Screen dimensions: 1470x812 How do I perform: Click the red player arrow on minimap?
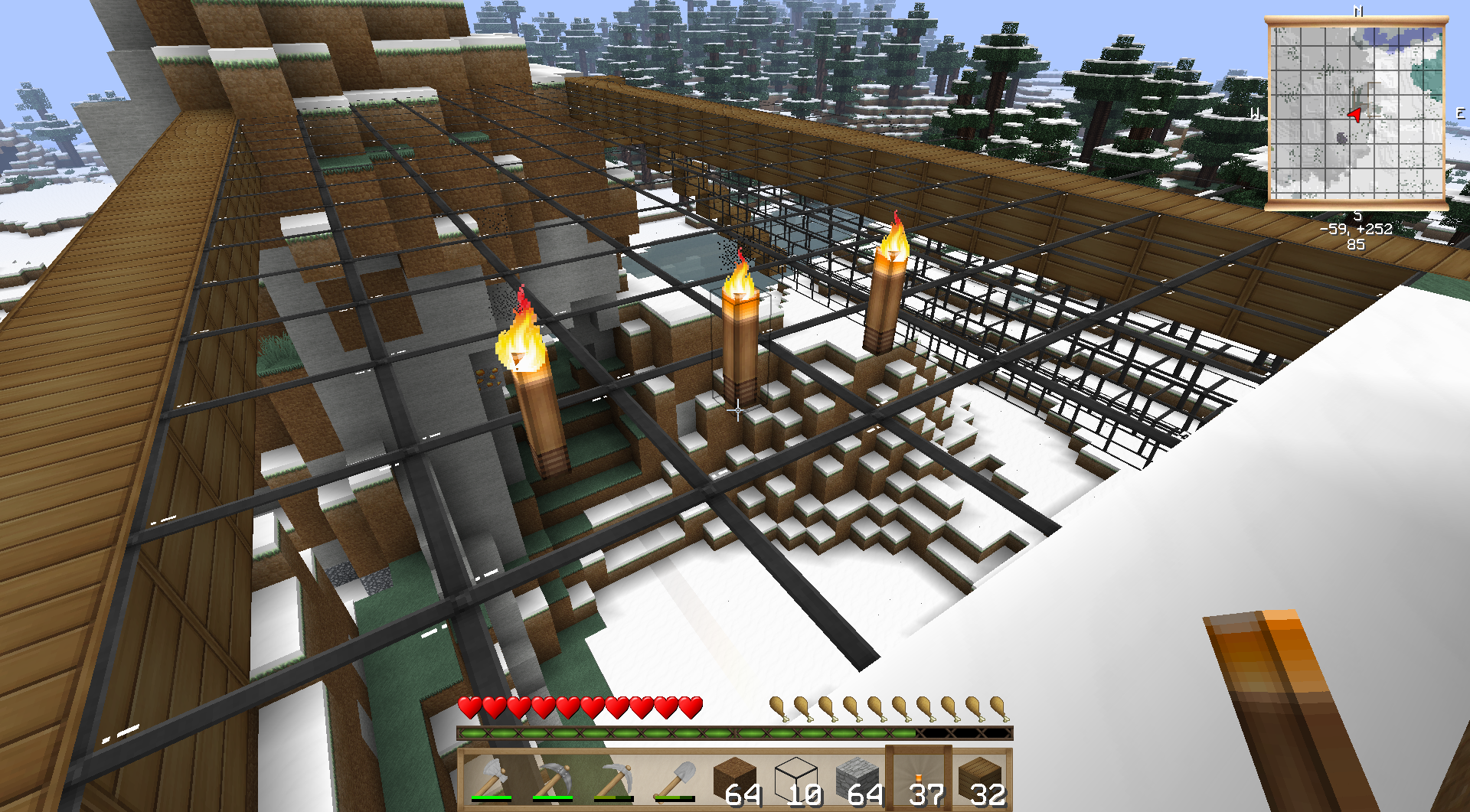[x=1354, y=115]
